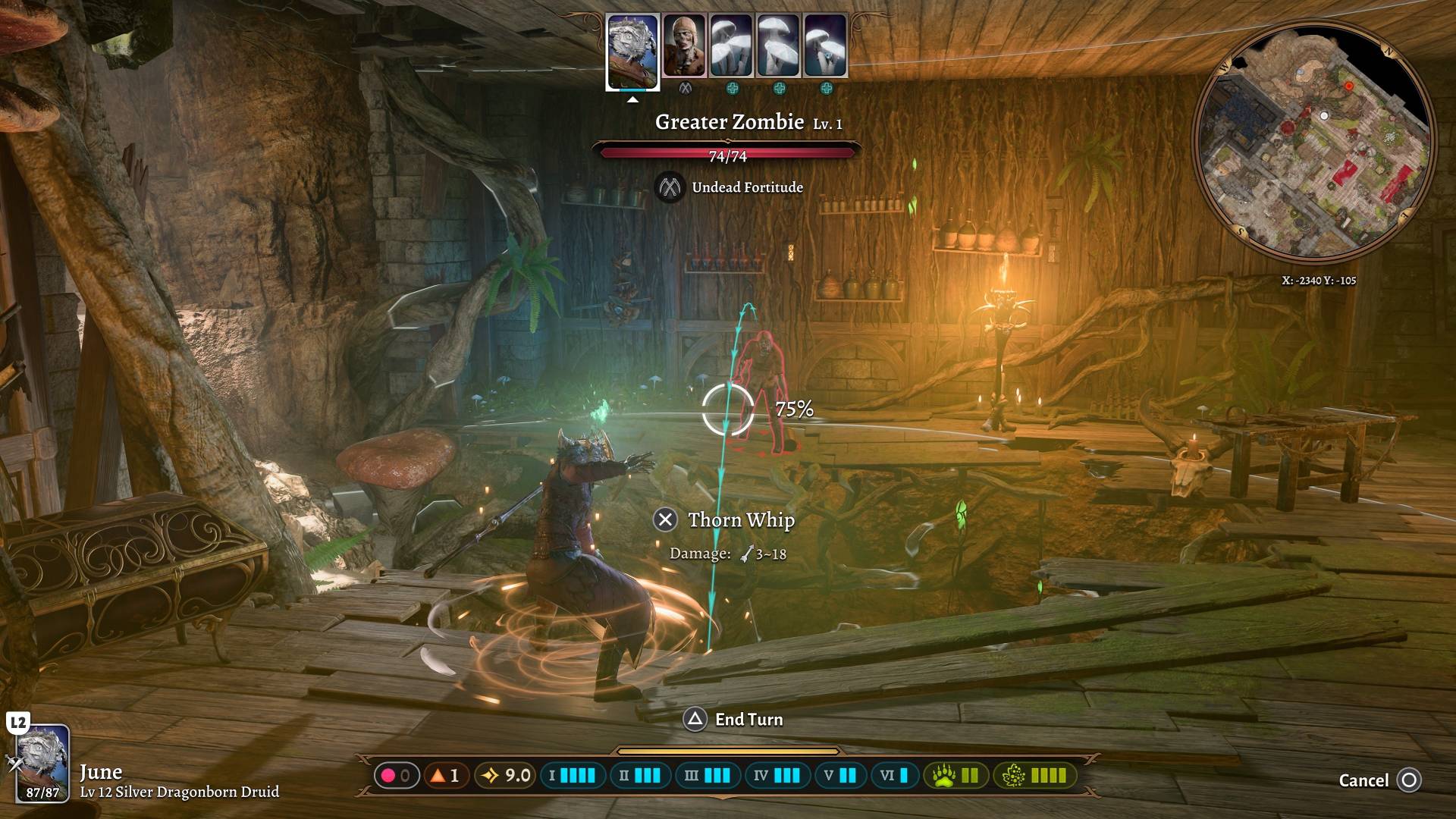Select the orange bonus action triangle
Screen dimensions: 1456x819
coord(438,776)
